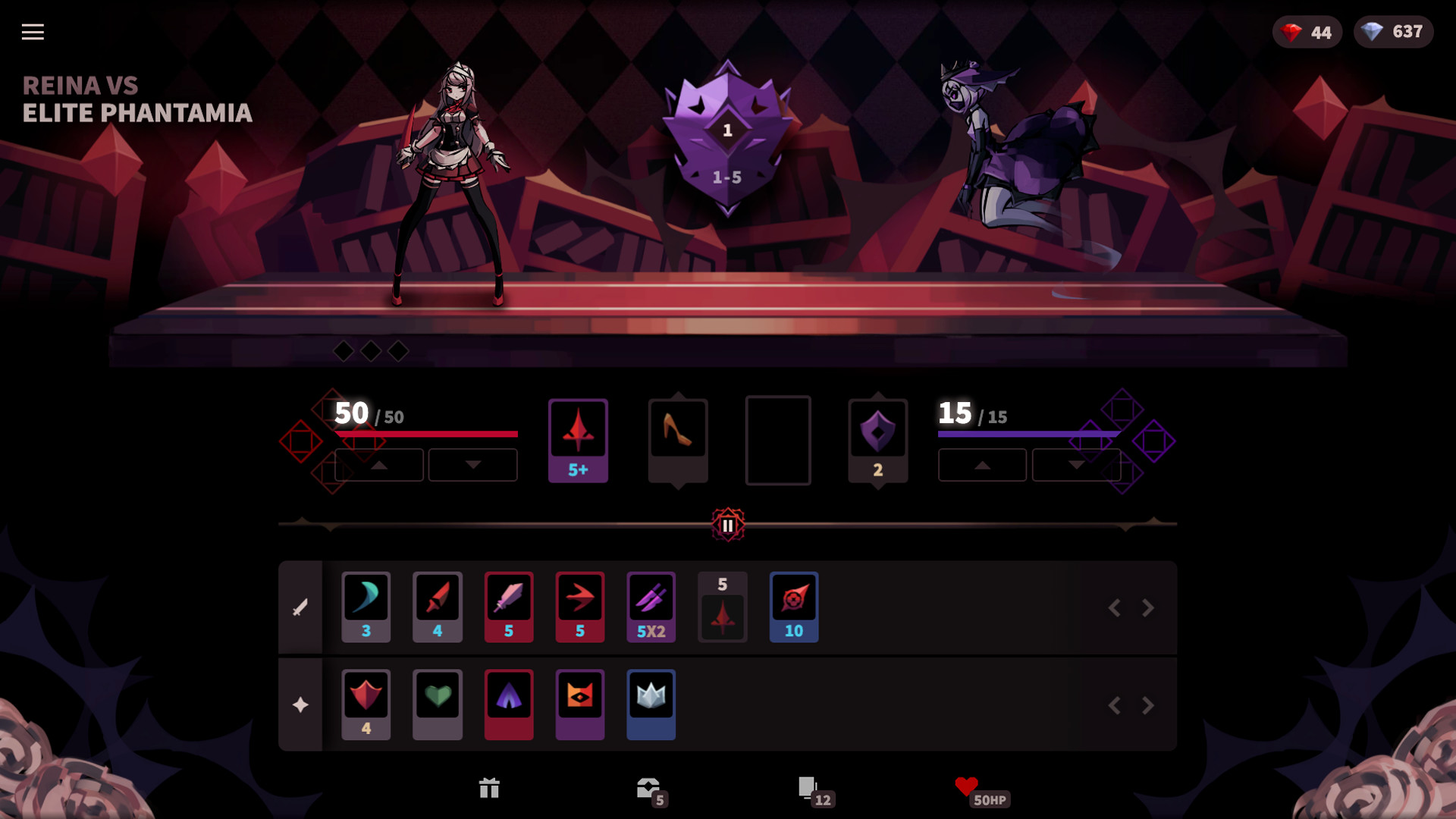Click the orange high-heel shoe equipment slot
Image resolution: width=1456 pixels, height=819 pixels.
[677, 438]
